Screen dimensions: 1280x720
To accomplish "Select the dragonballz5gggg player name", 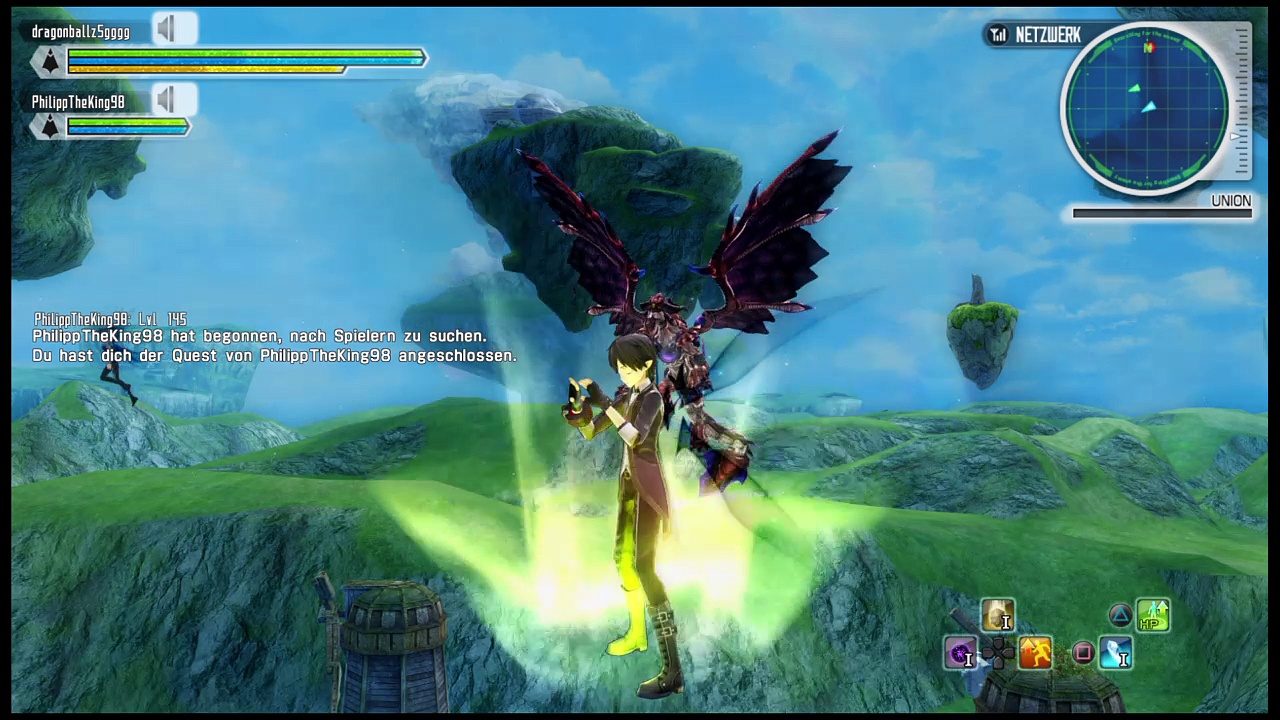I will [80, 32].
